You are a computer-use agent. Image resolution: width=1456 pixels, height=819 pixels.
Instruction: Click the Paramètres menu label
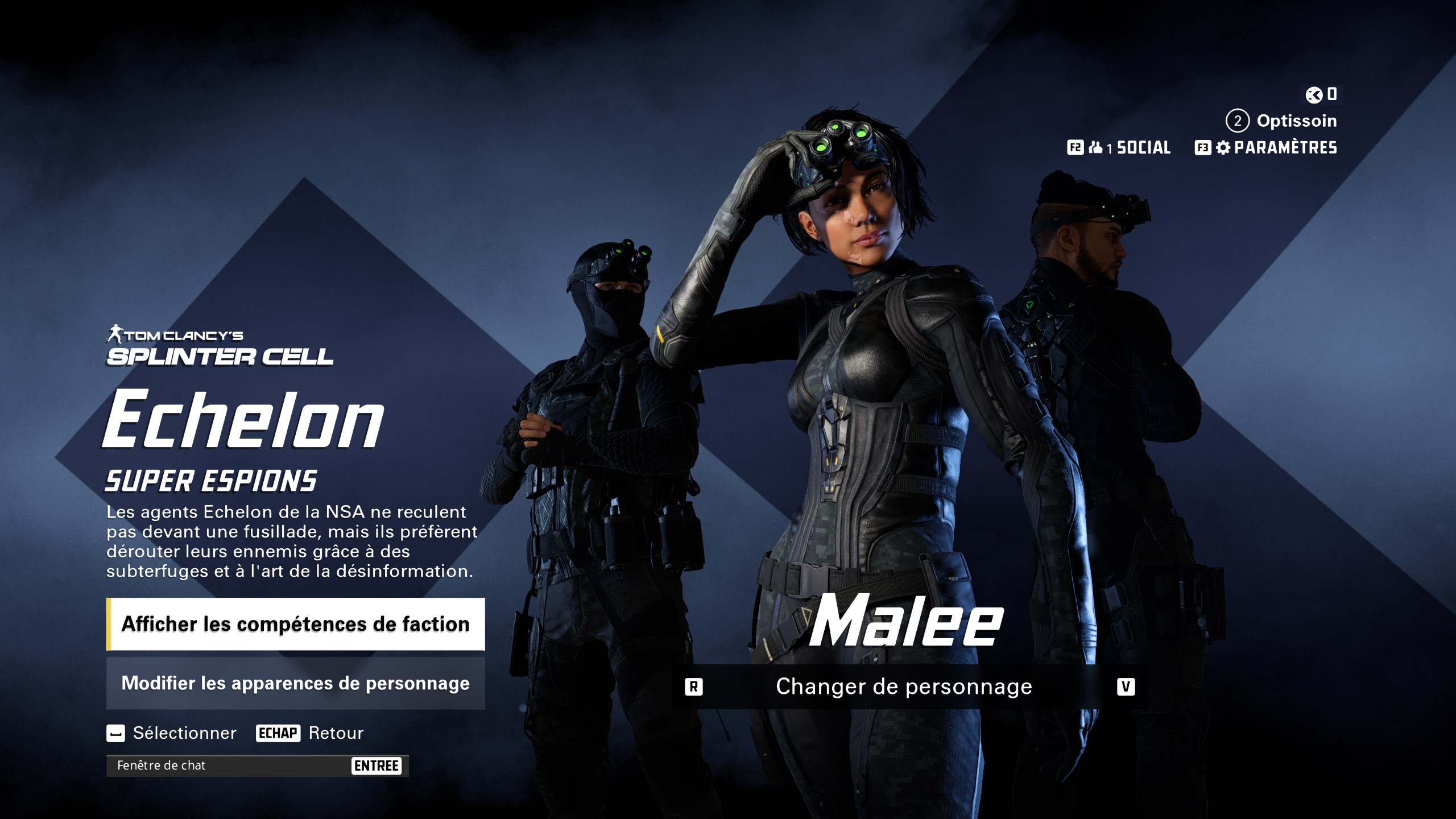tap(1285, 148)
